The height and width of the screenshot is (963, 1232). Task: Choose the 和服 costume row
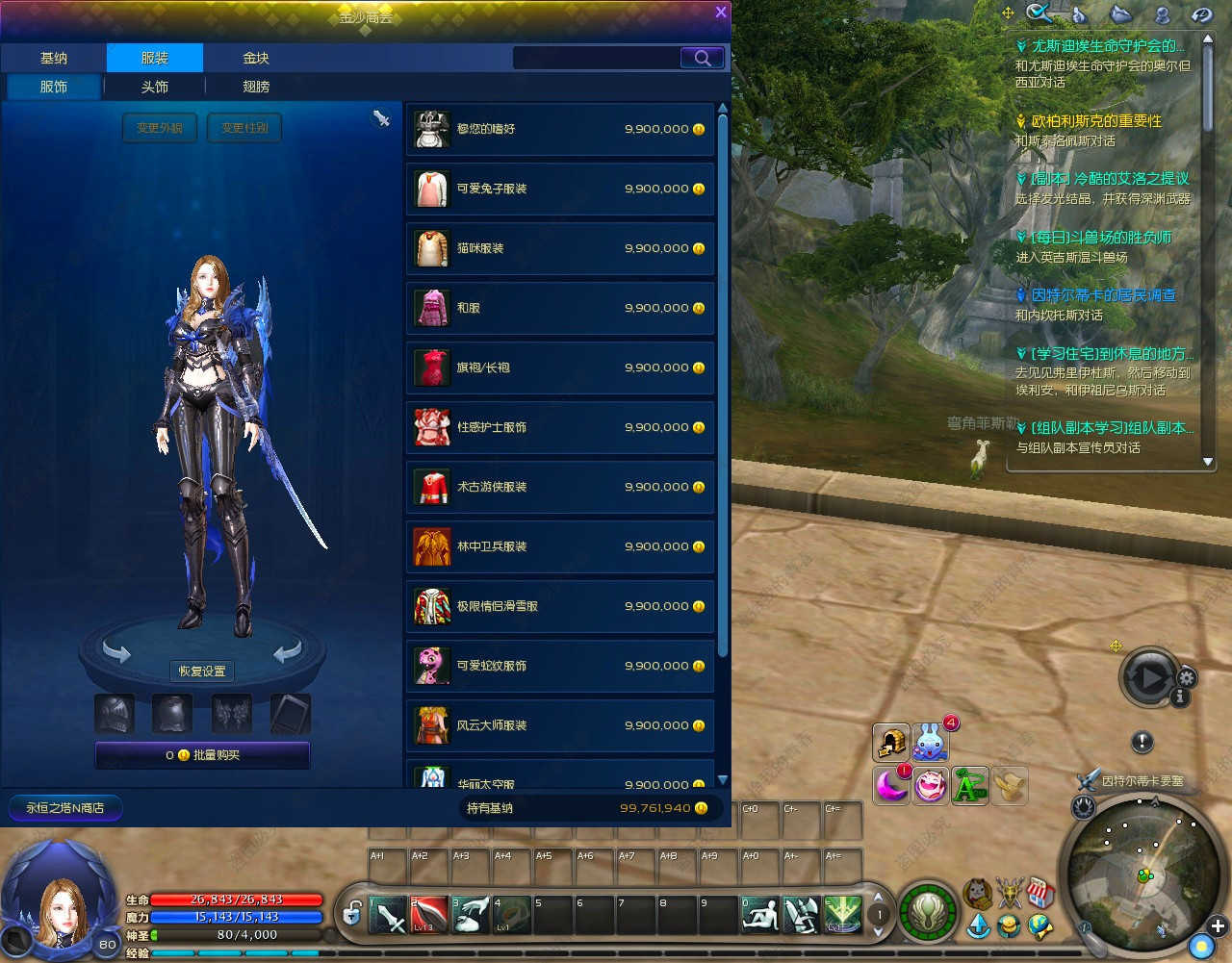560,308
